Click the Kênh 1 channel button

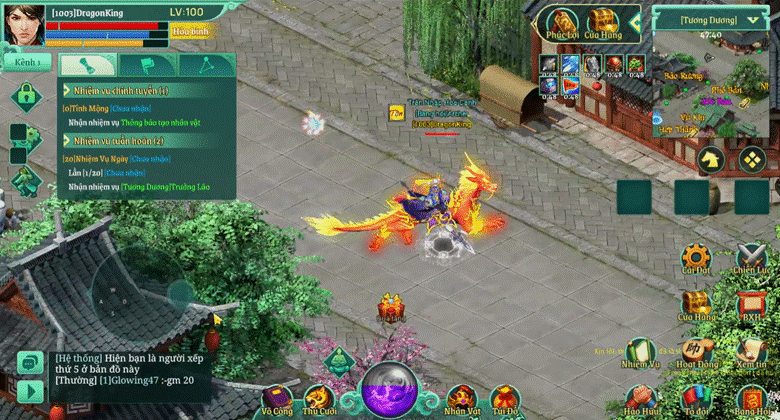click(x=28, y=62)
